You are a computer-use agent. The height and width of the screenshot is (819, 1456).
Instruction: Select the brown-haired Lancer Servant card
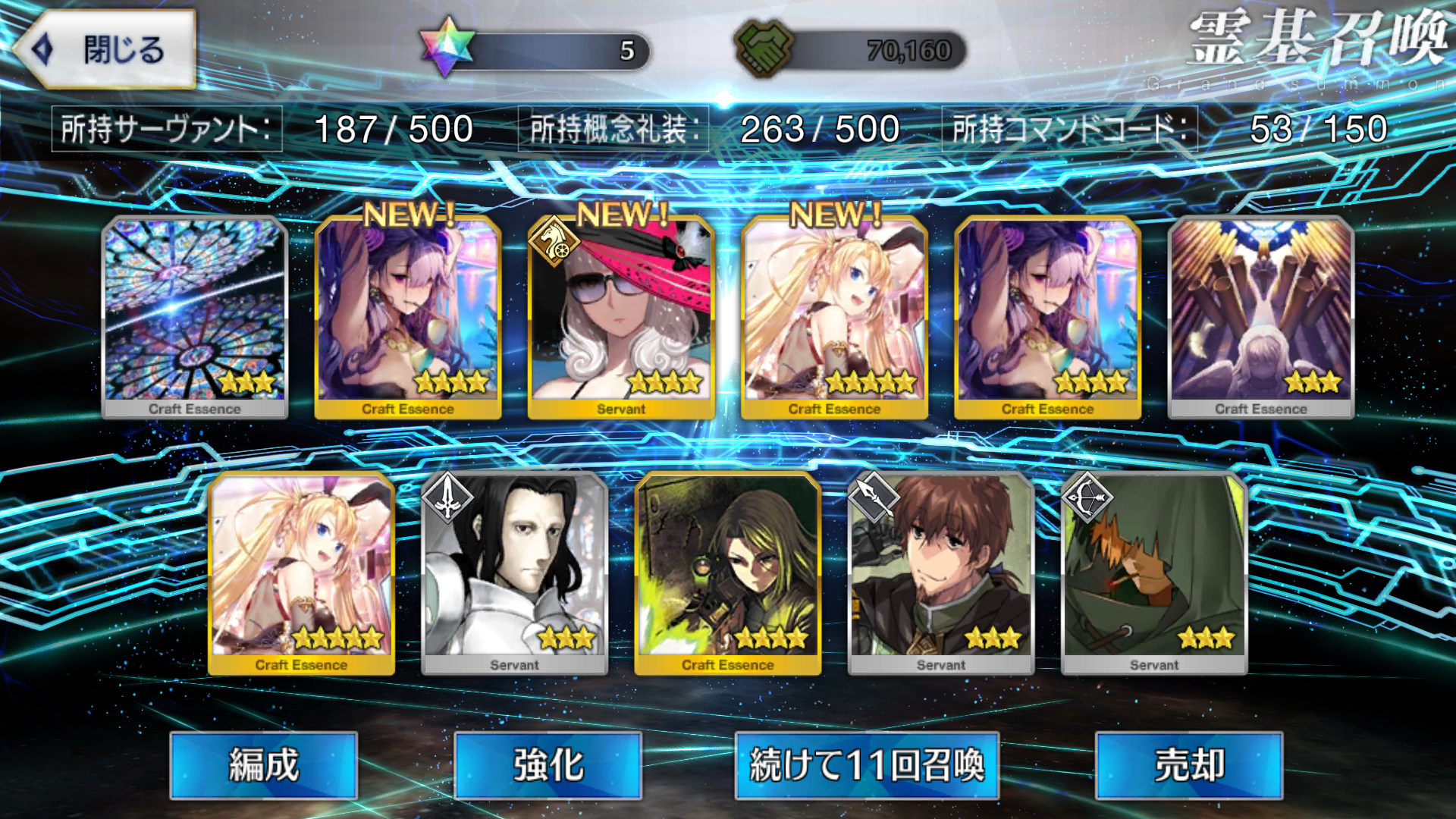coord(941,573)
